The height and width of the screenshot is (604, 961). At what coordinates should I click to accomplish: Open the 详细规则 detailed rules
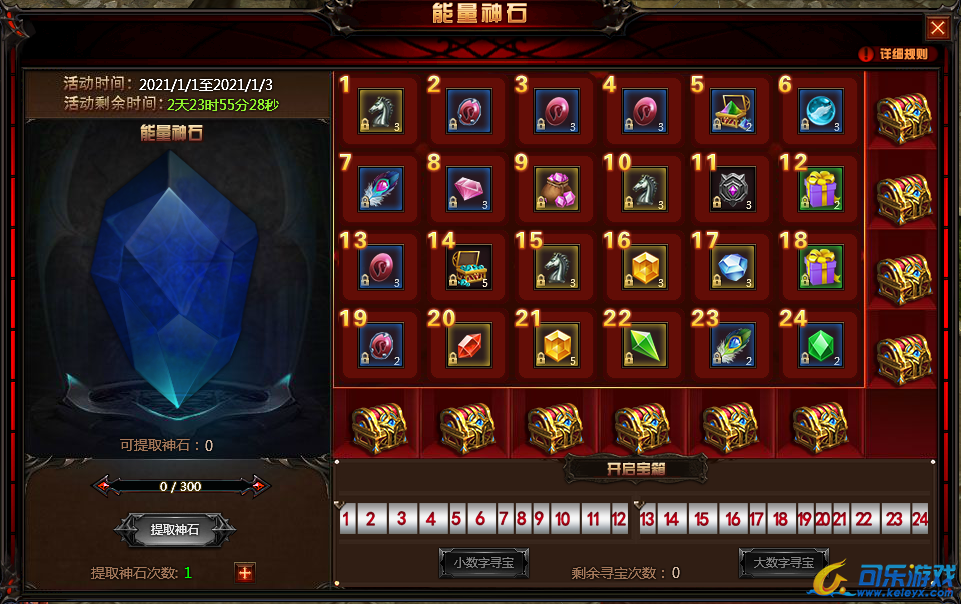(x=894, y=54)
